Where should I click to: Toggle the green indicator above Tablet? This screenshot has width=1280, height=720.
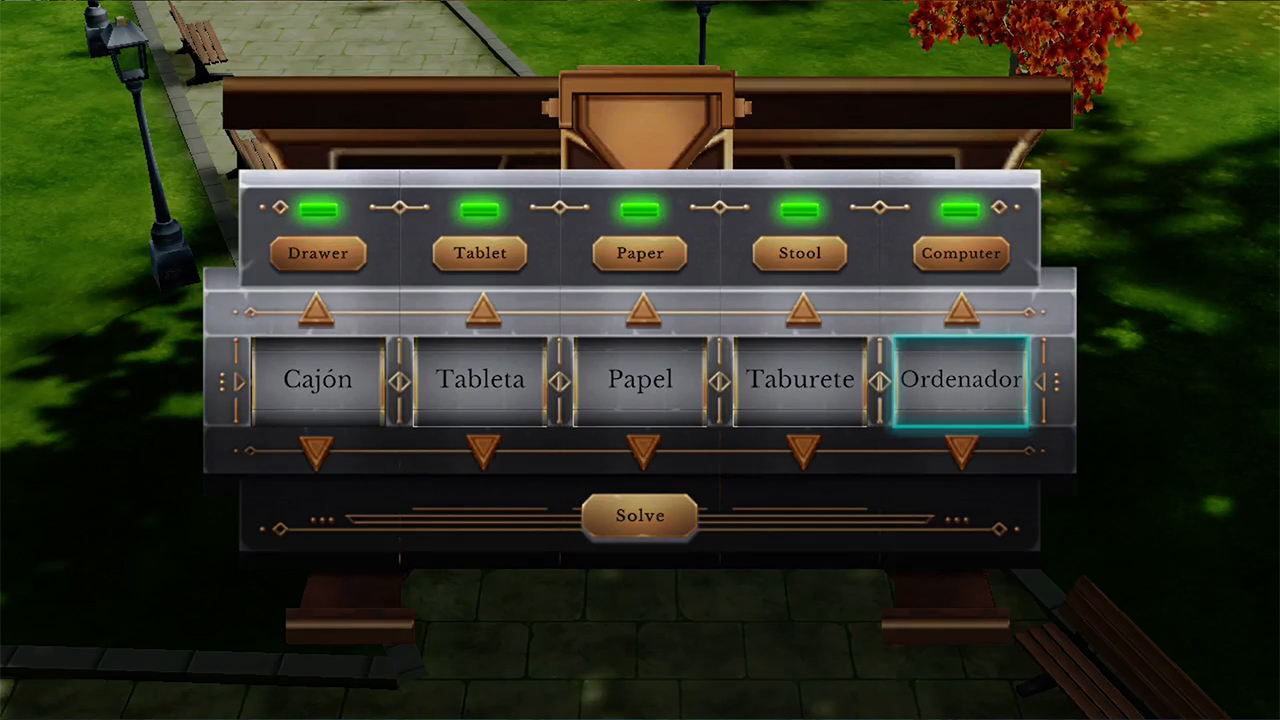coord(479,208)
